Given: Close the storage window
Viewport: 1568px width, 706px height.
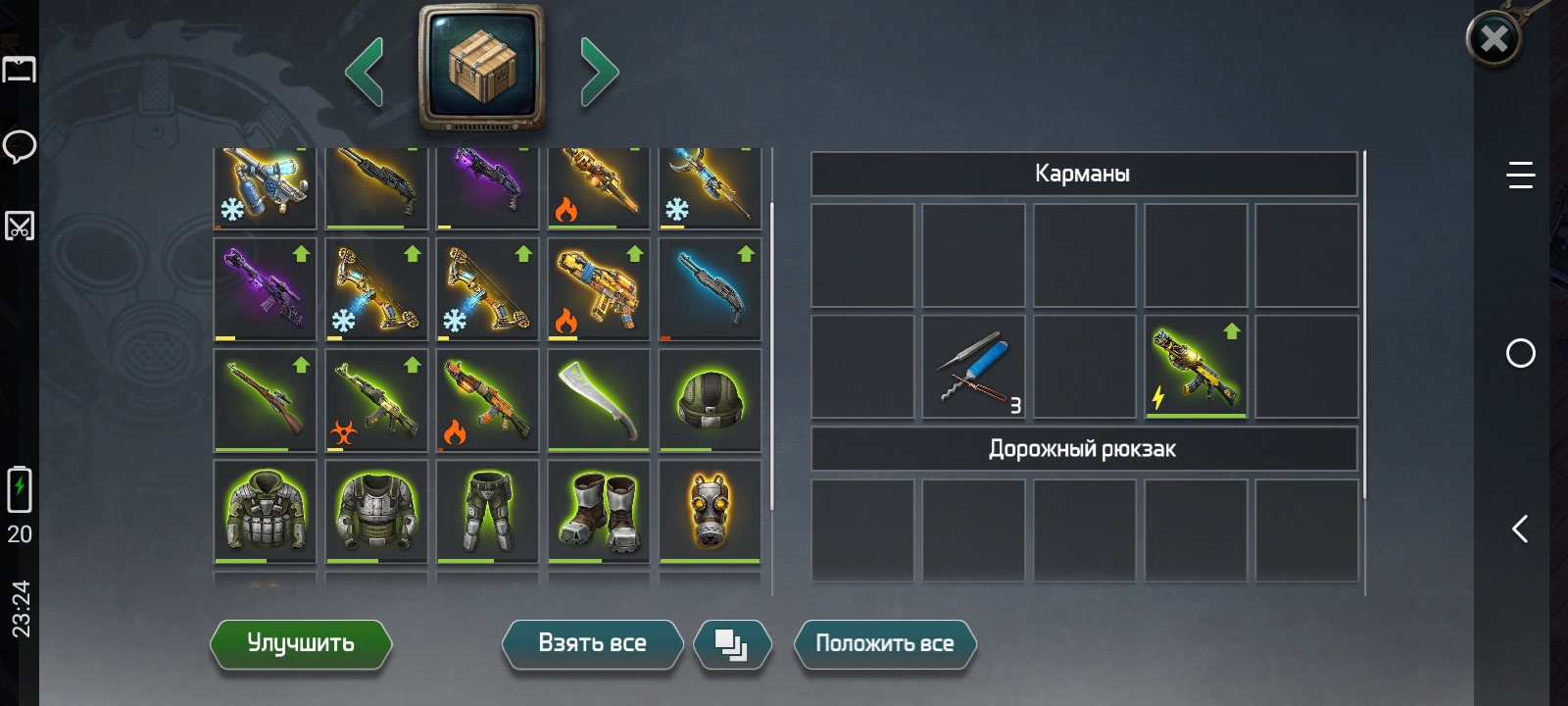Looking at the screenshot, I should click(x=1494, y=39).
